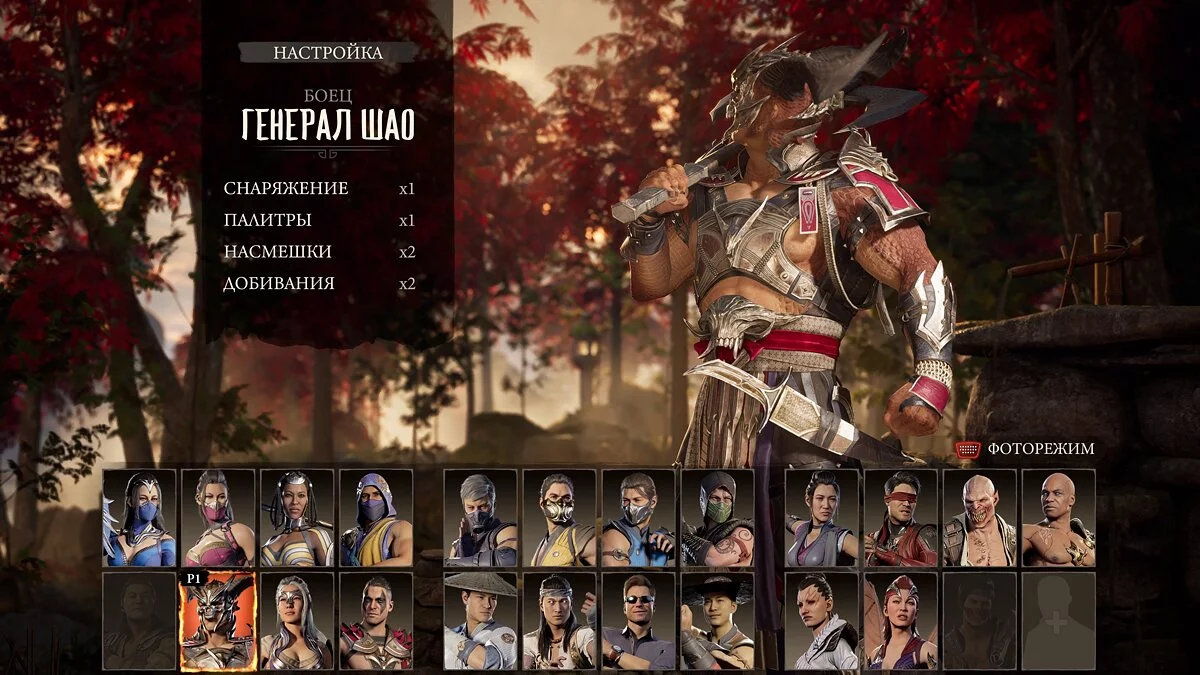1200x675 pixels.
Task: Pick Kung Lao with the bladed hat
Action: (x=717, y=621)
